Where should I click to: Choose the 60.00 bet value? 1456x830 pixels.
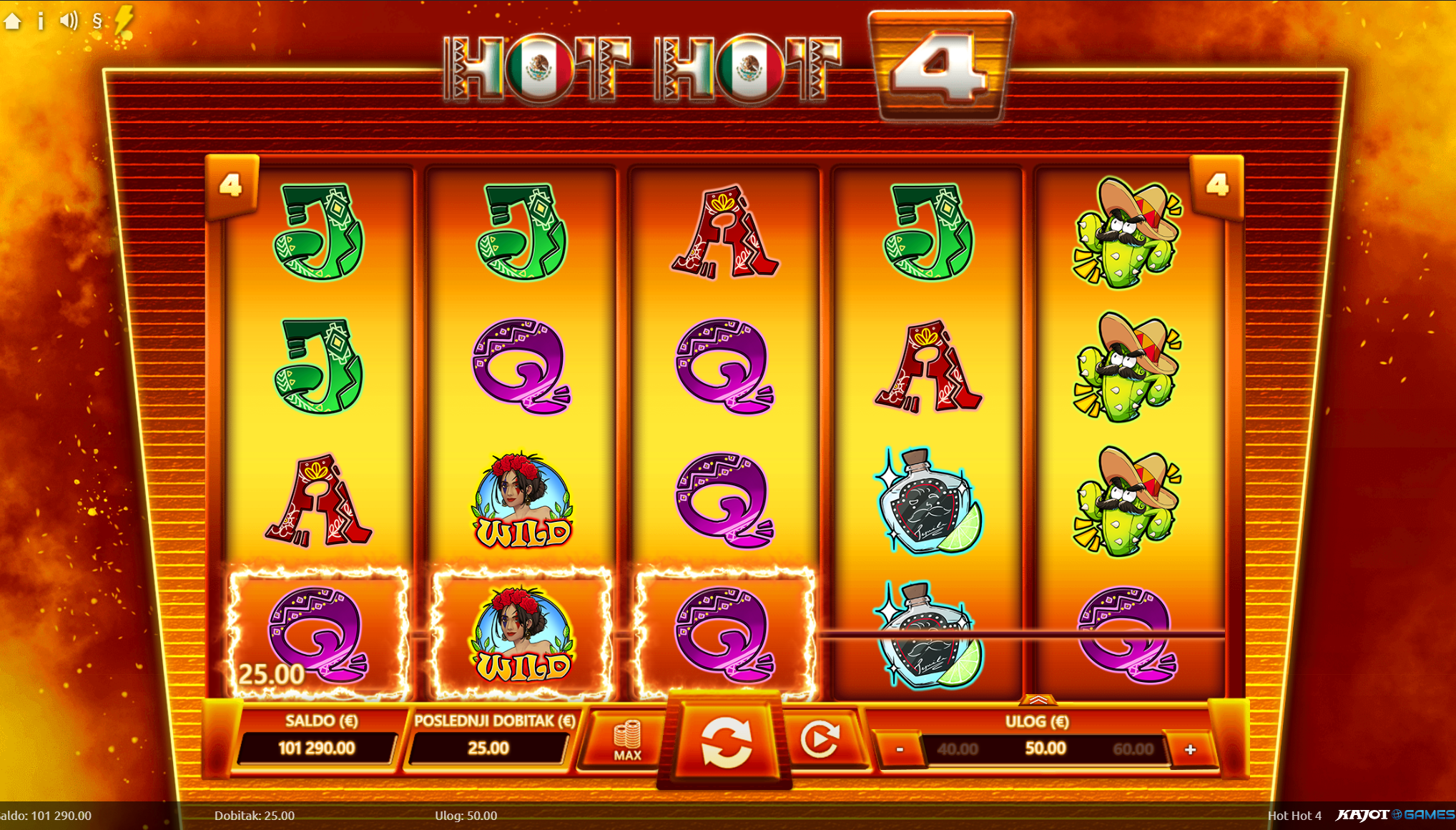[1133, 749]
